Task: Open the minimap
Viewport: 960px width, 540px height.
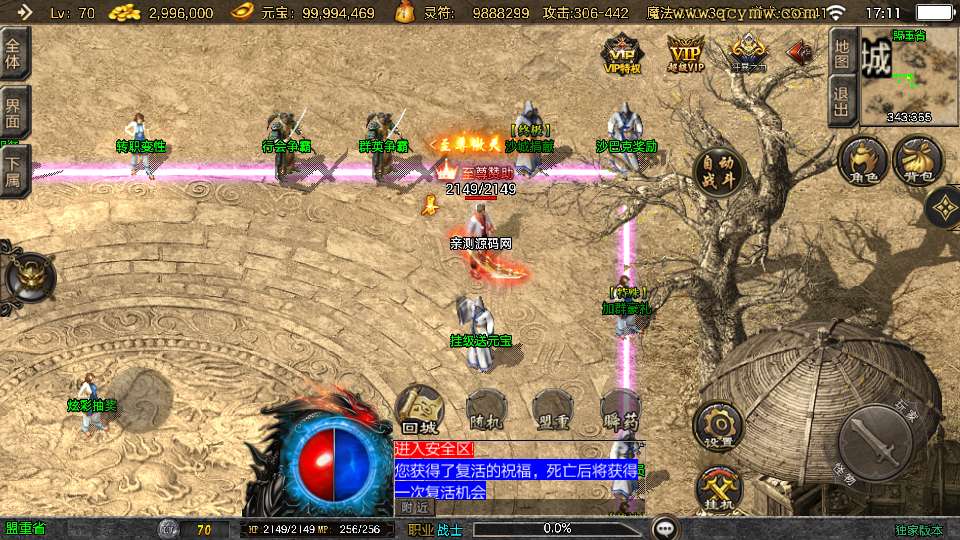Action: click(908, 76)
